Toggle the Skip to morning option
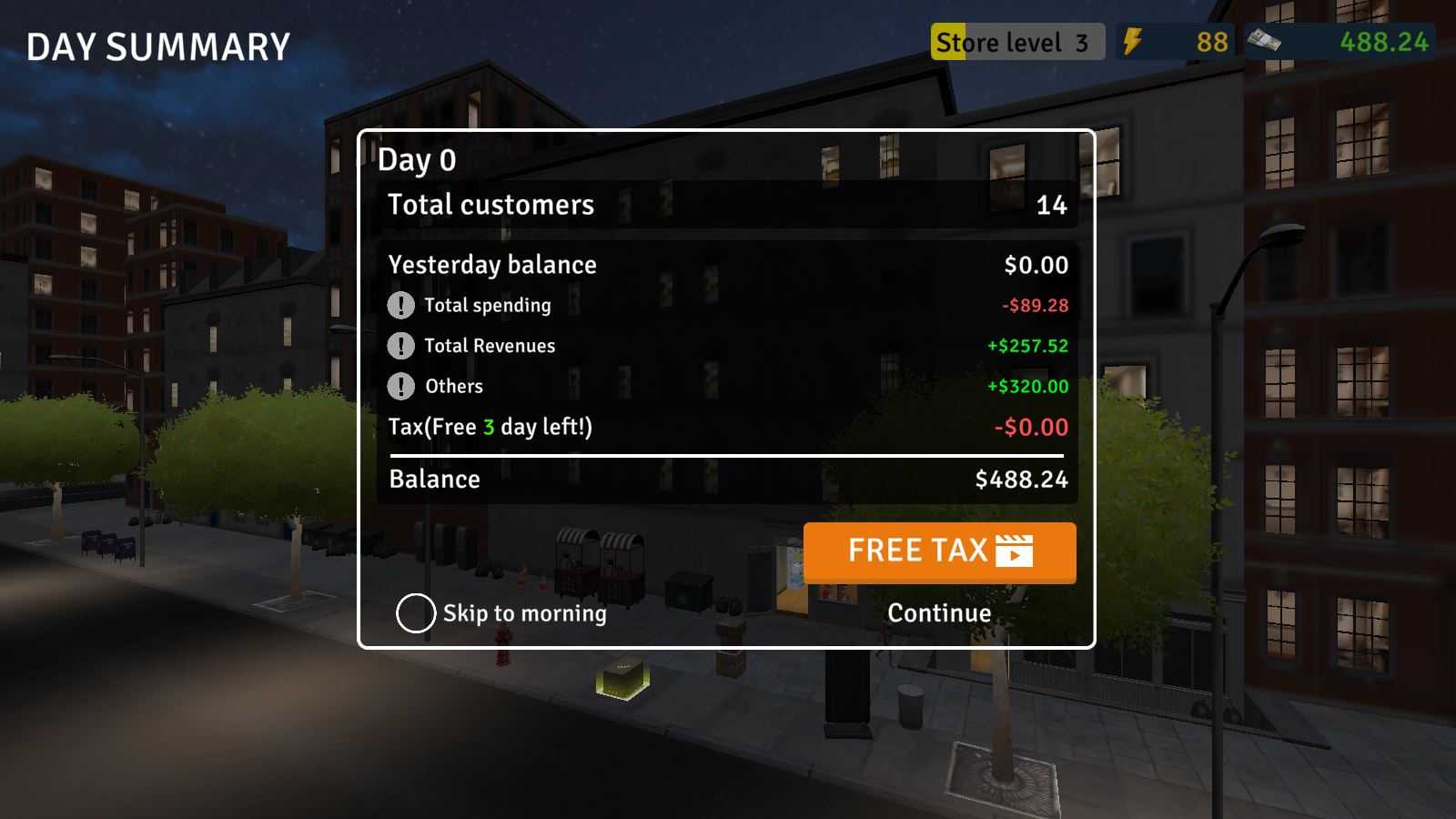1456x819 pixels. [416, 613]
